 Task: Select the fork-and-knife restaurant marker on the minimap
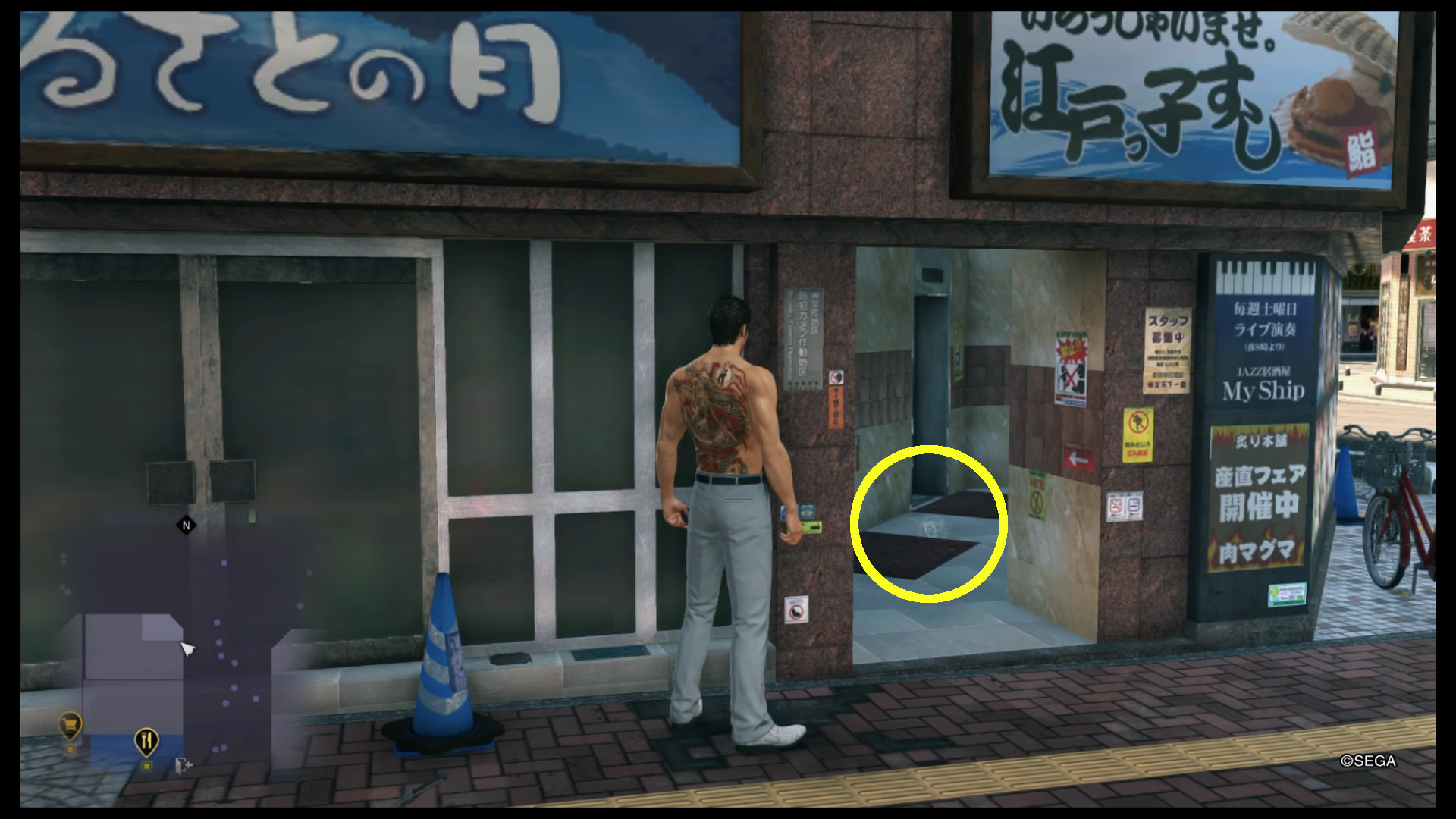tap(146, 740)
